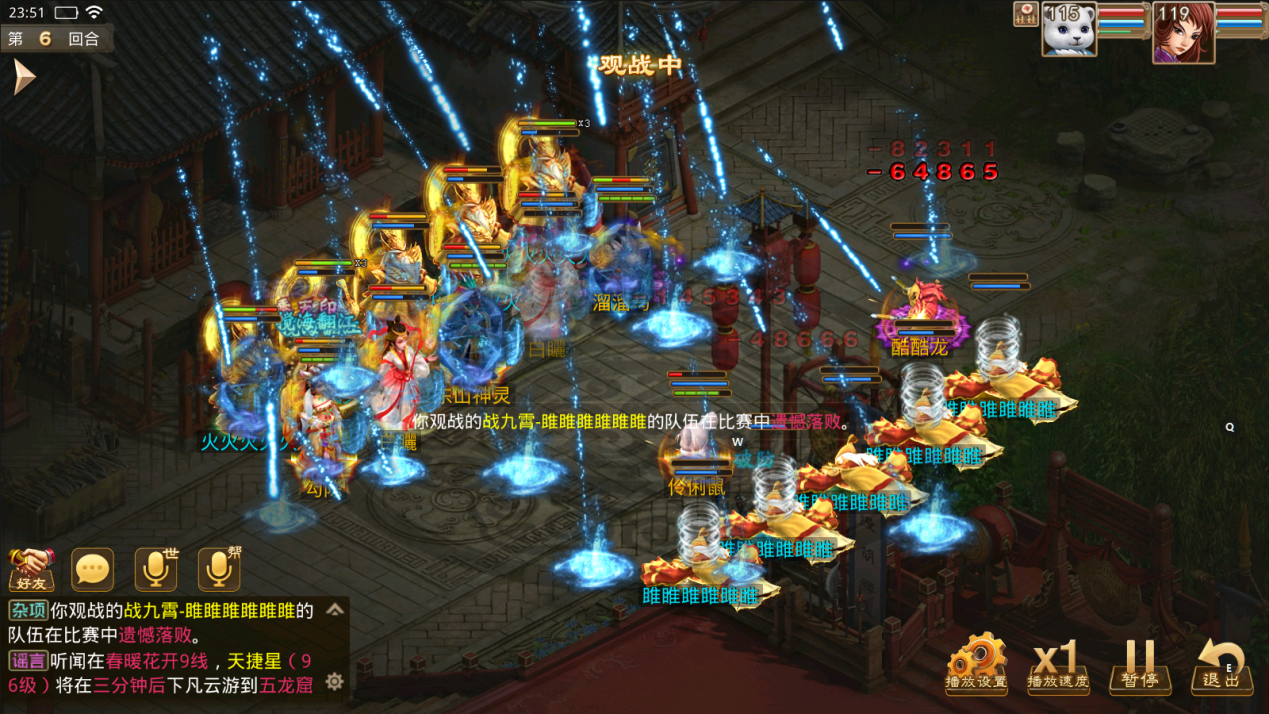The height and width of the screenshot is (714, 1269).
Task: Click the arrow icon below the round counter
Action: tap(24, 76)
